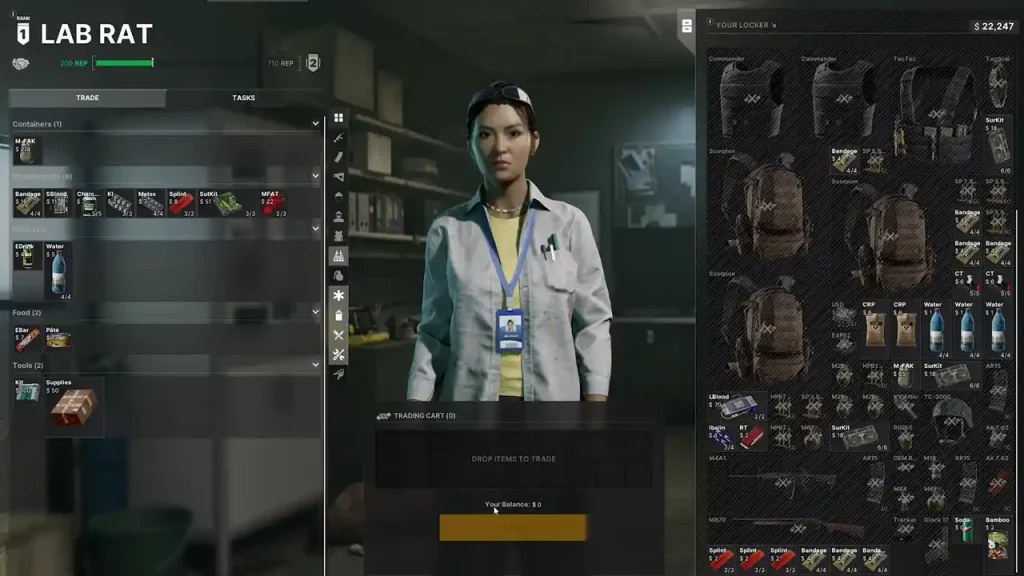Image resolution: width=1024 pixels, height=576 pixels.
Task: Pick the EBar food item
Action: coord(26,338)
